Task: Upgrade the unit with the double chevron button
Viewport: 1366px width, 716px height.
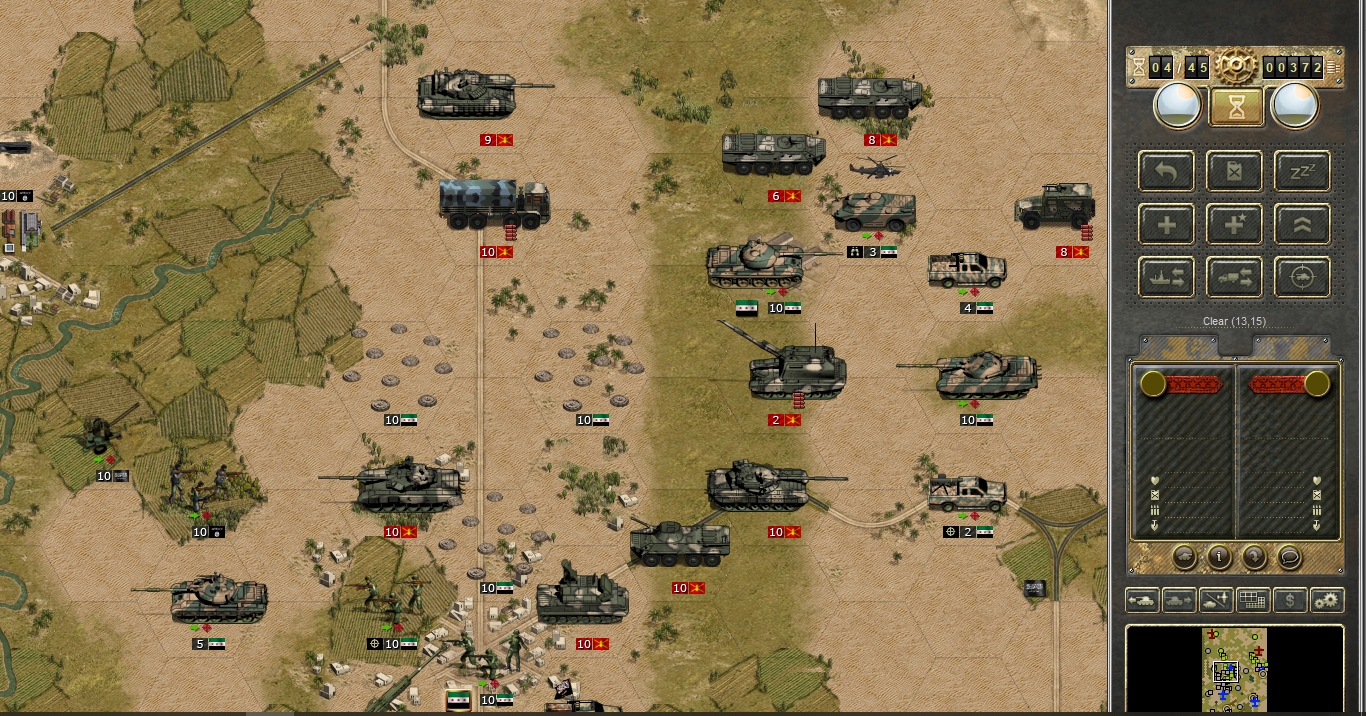Action: point(1302,224)
